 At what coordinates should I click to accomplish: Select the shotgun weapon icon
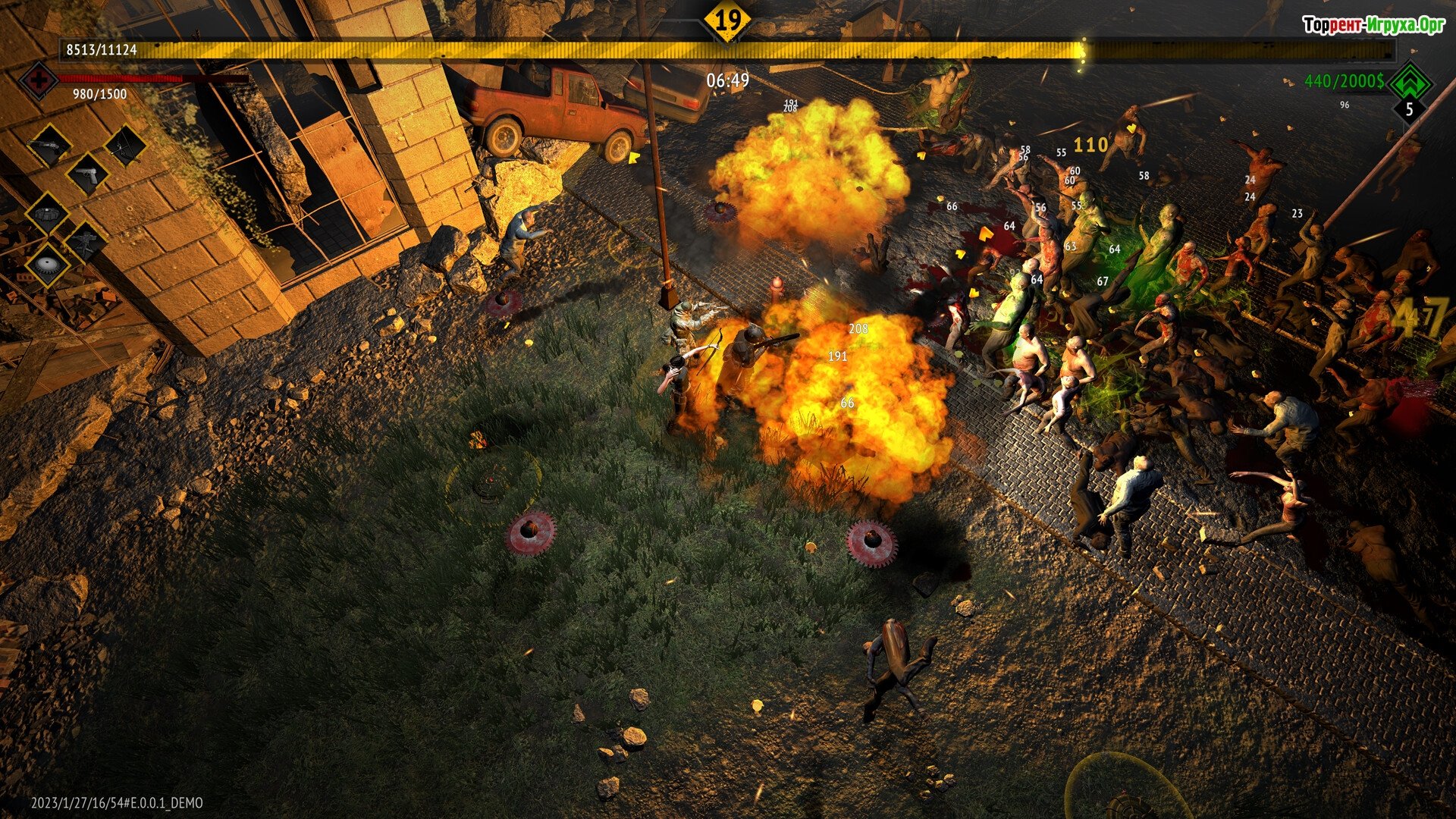point(50,144)
